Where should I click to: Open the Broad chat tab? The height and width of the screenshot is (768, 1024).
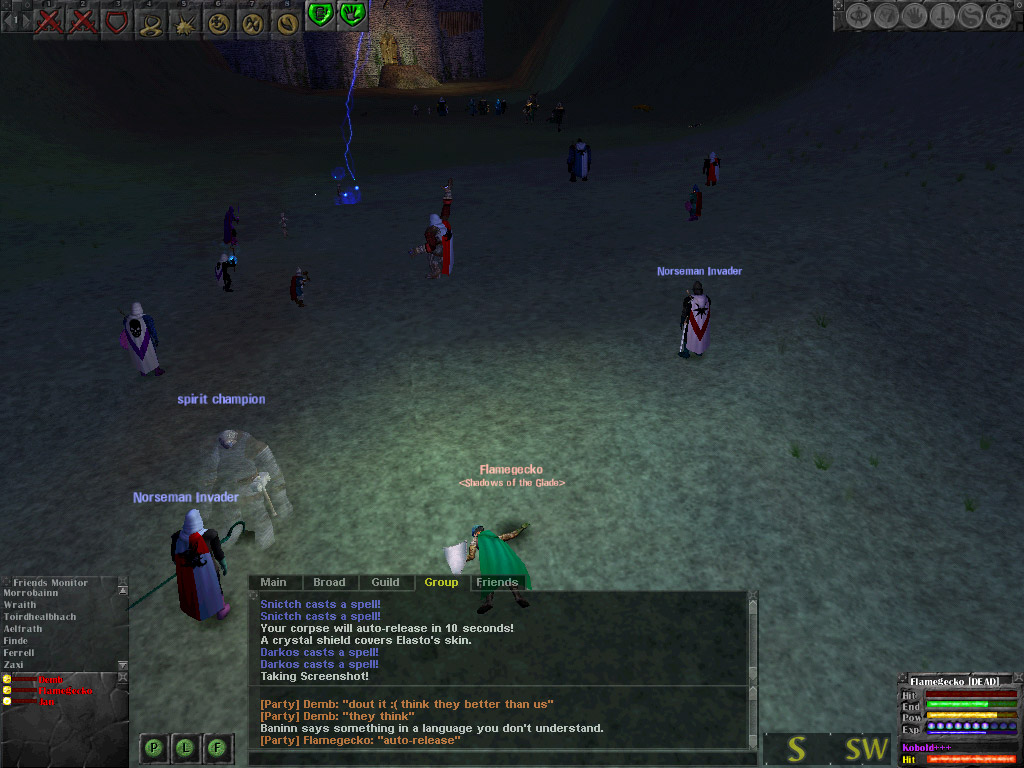(x=329, y=582)
